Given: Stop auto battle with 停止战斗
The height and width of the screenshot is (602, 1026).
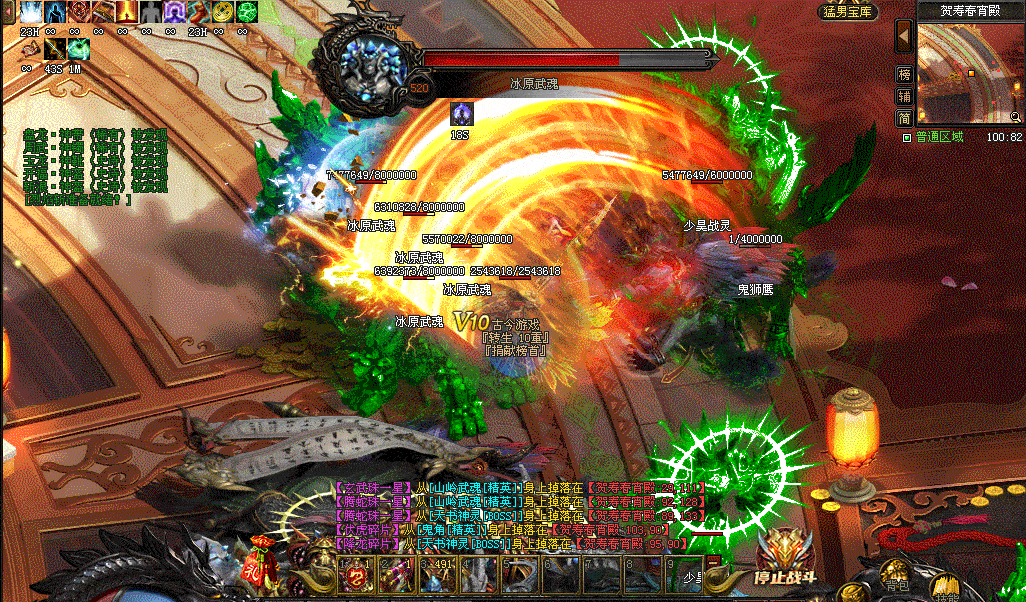Looking at the screenshot, I should click(785, 563).
